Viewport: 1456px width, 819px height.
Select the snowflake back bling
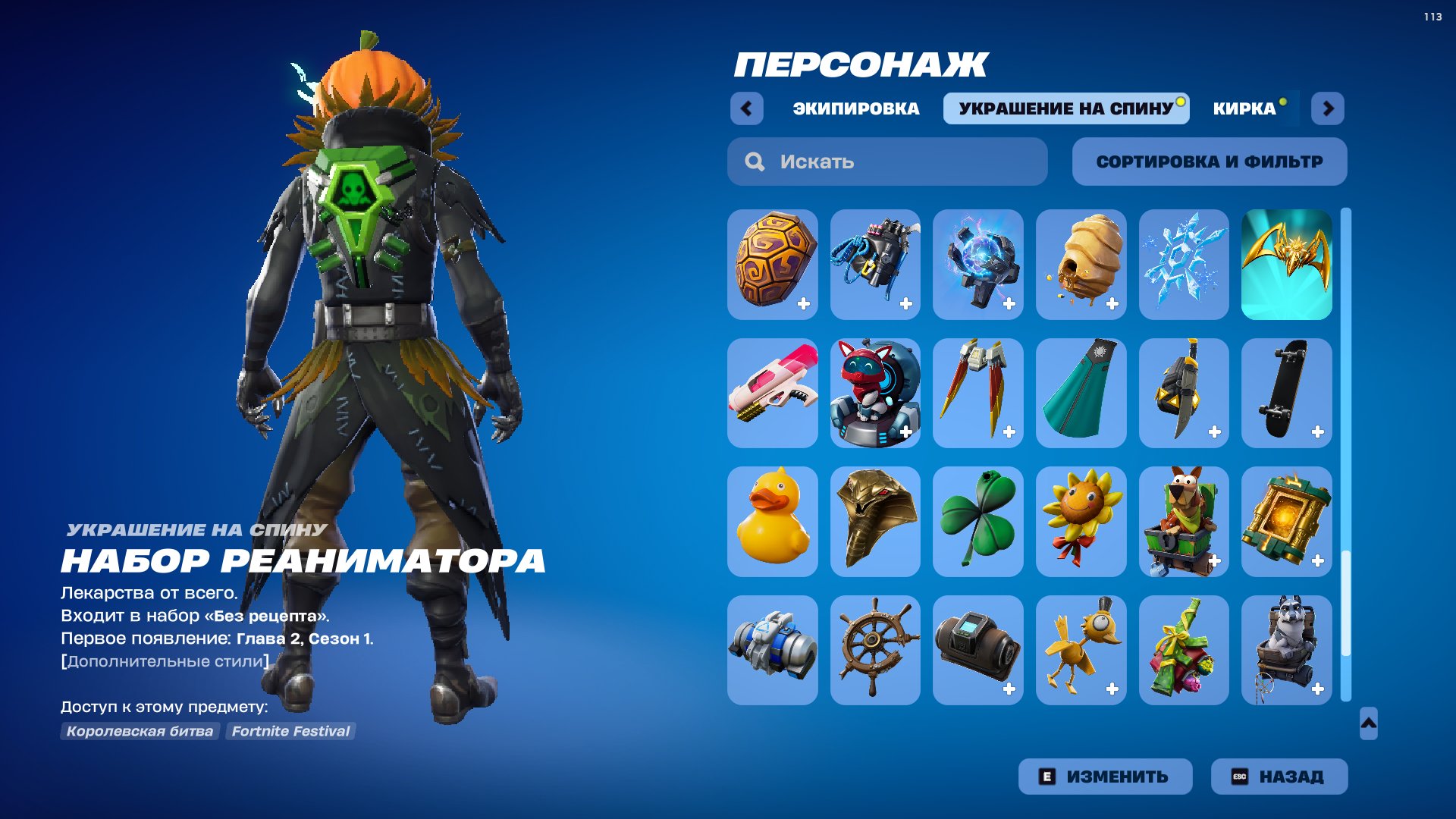1184,263
